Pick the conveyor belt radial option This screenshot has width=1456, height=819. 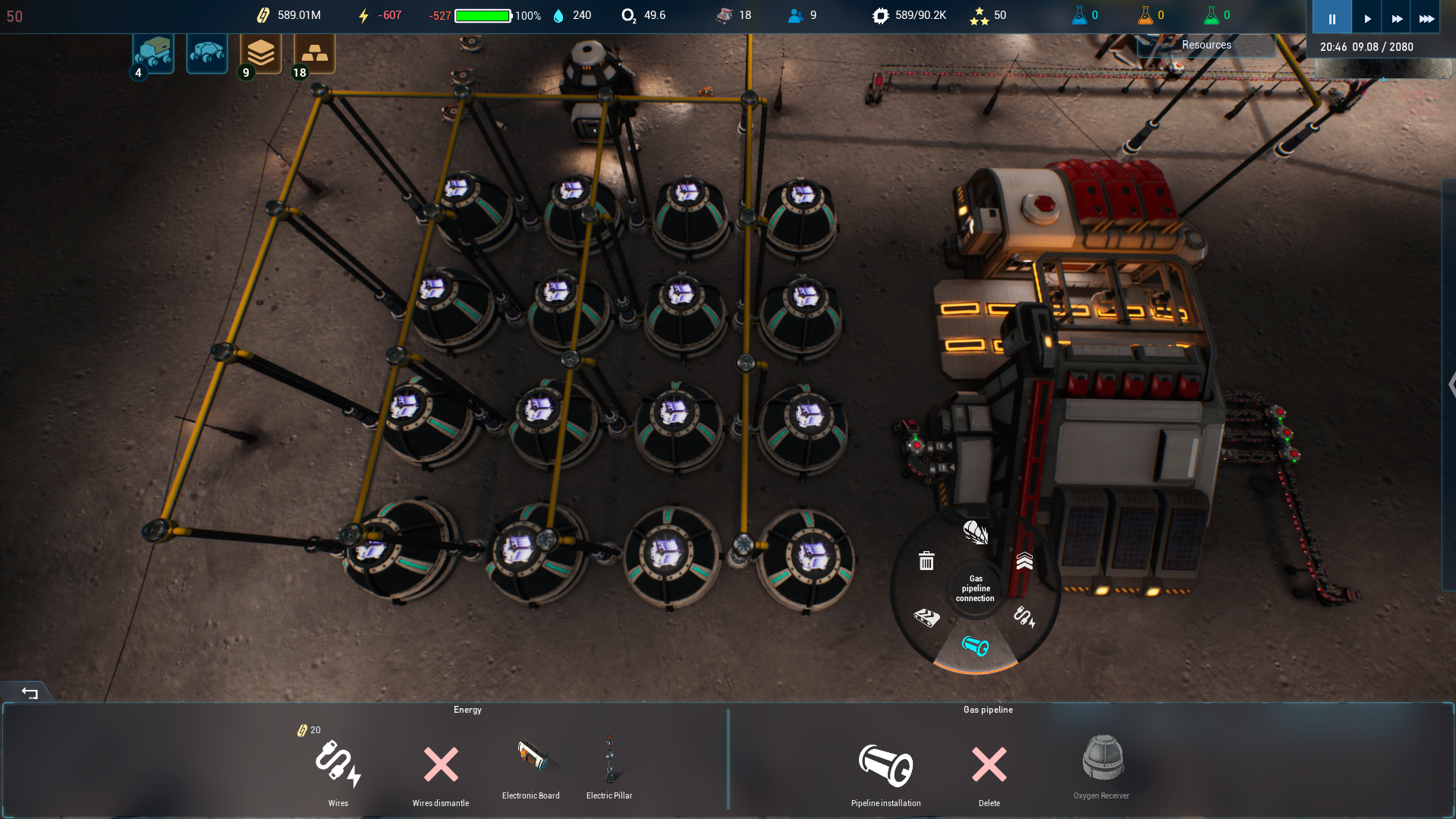[x=926, y=617]
